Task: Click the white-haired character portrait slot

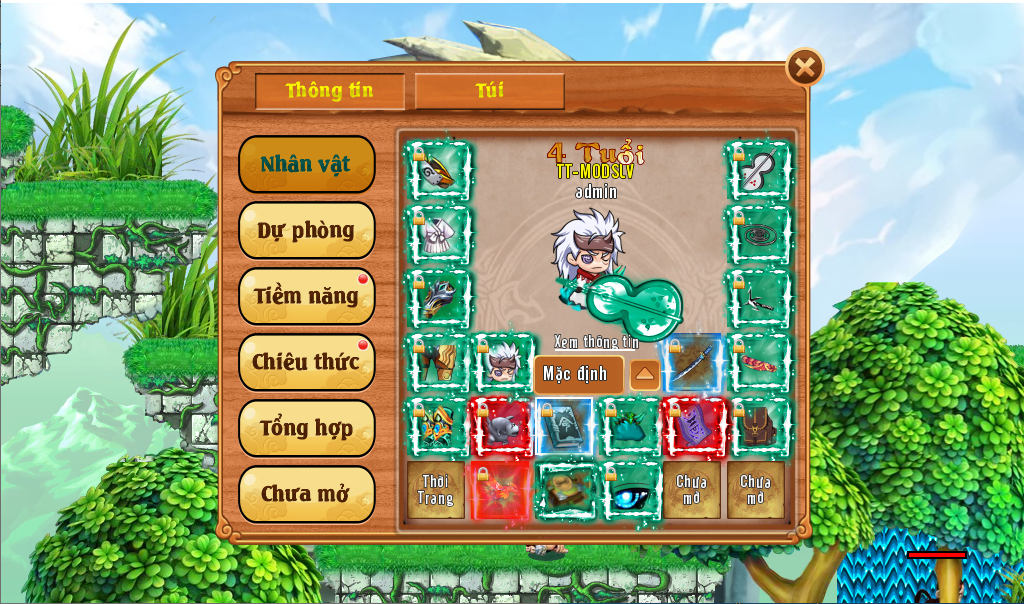Action: [502, 363]
